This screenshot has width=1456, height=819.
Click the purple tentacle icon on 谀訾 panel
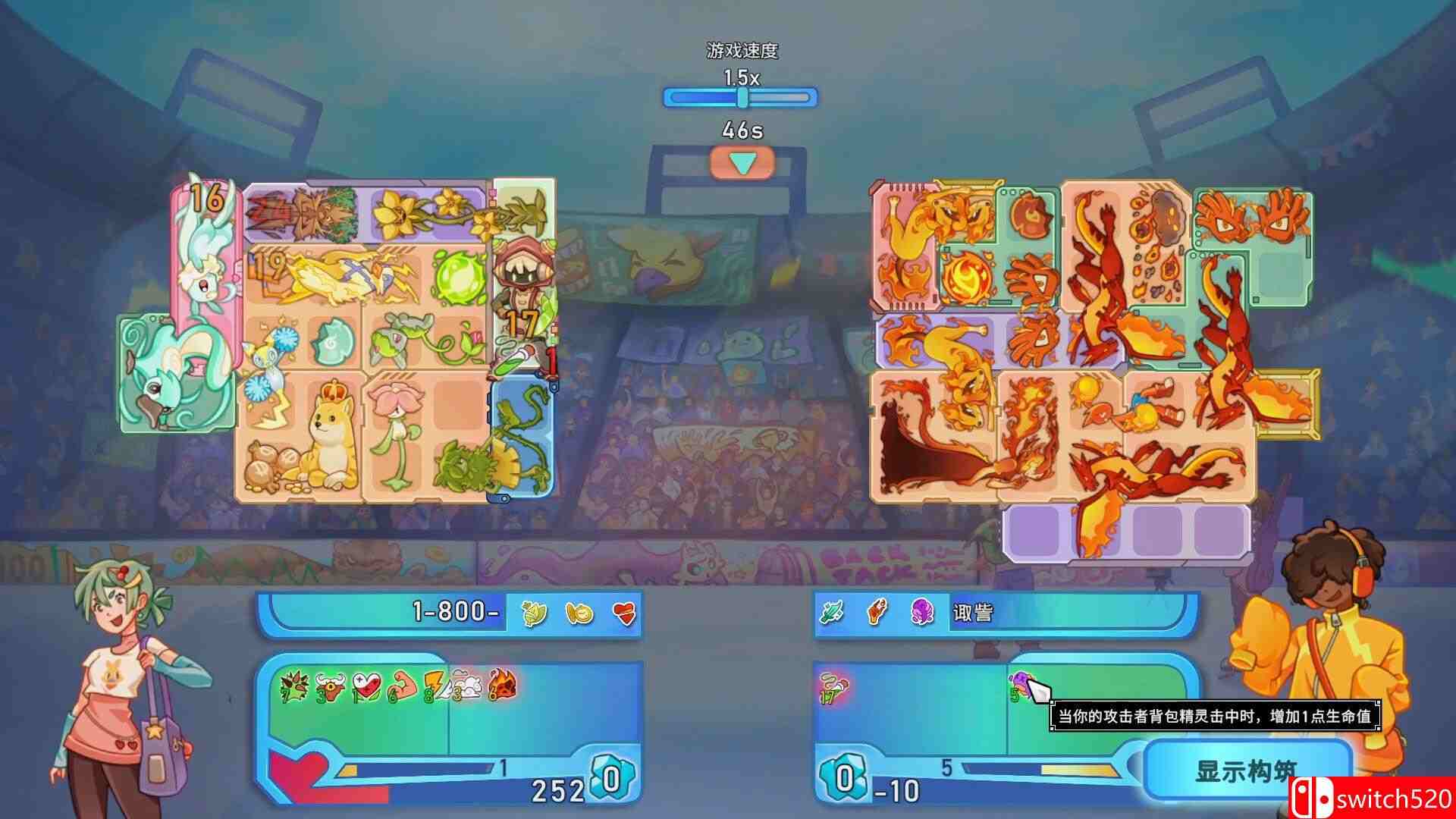point(921,611)
